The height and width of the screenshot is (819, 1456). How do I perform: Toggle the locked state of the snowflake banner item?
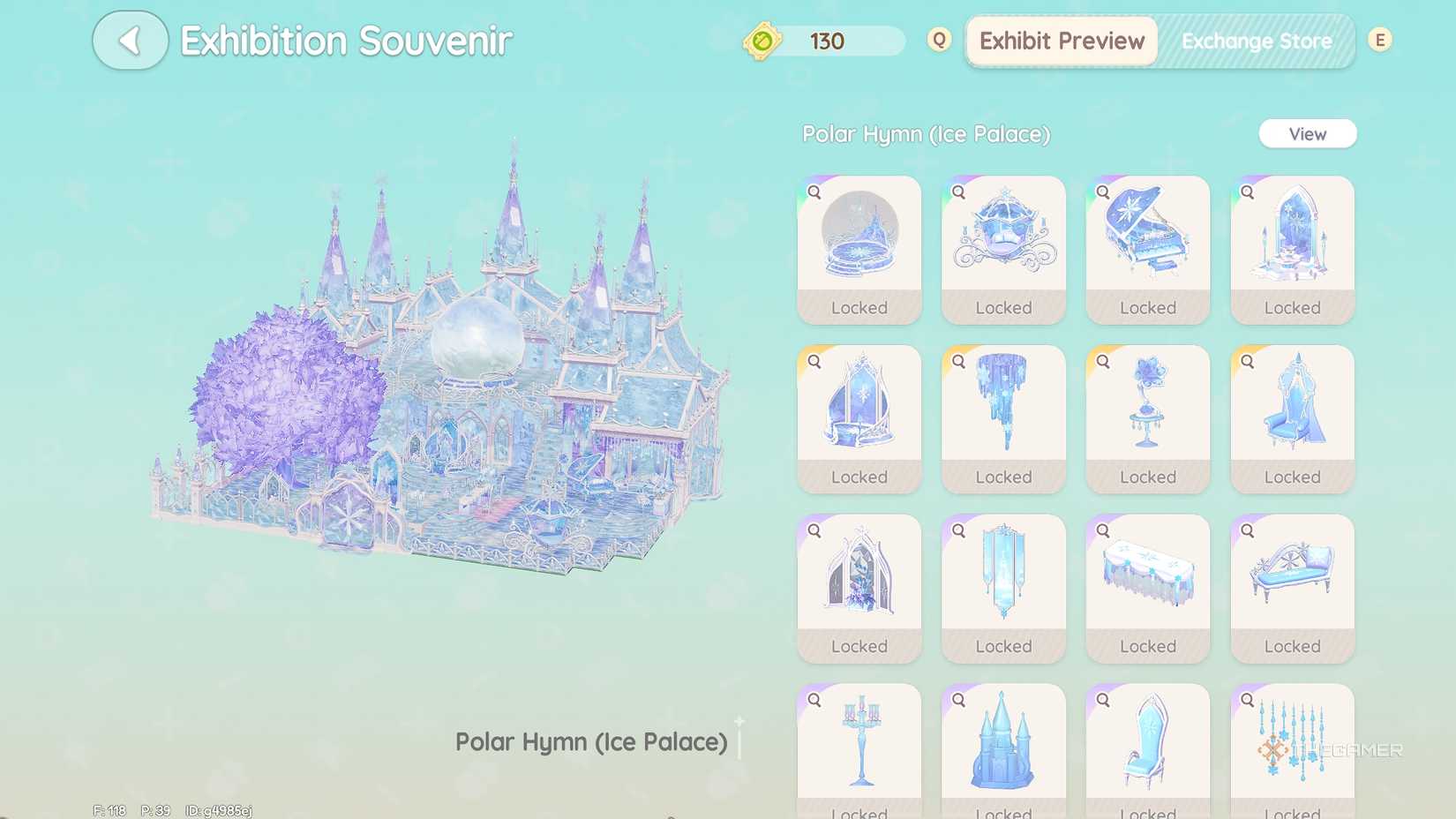pyautogui.click(x=1003, y=645)
